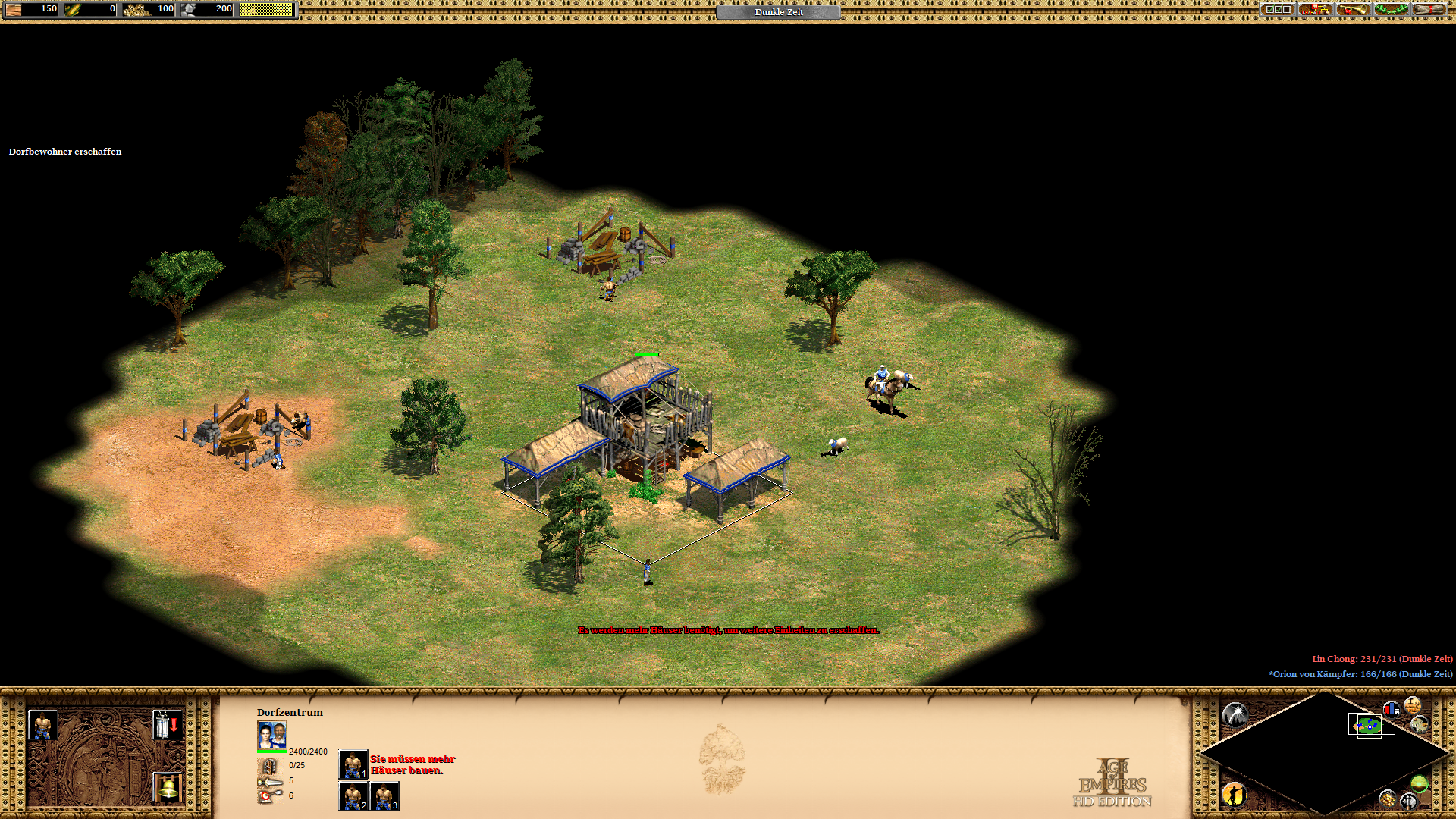Click the round sheep icon by the minimap

coord(1420,724)
